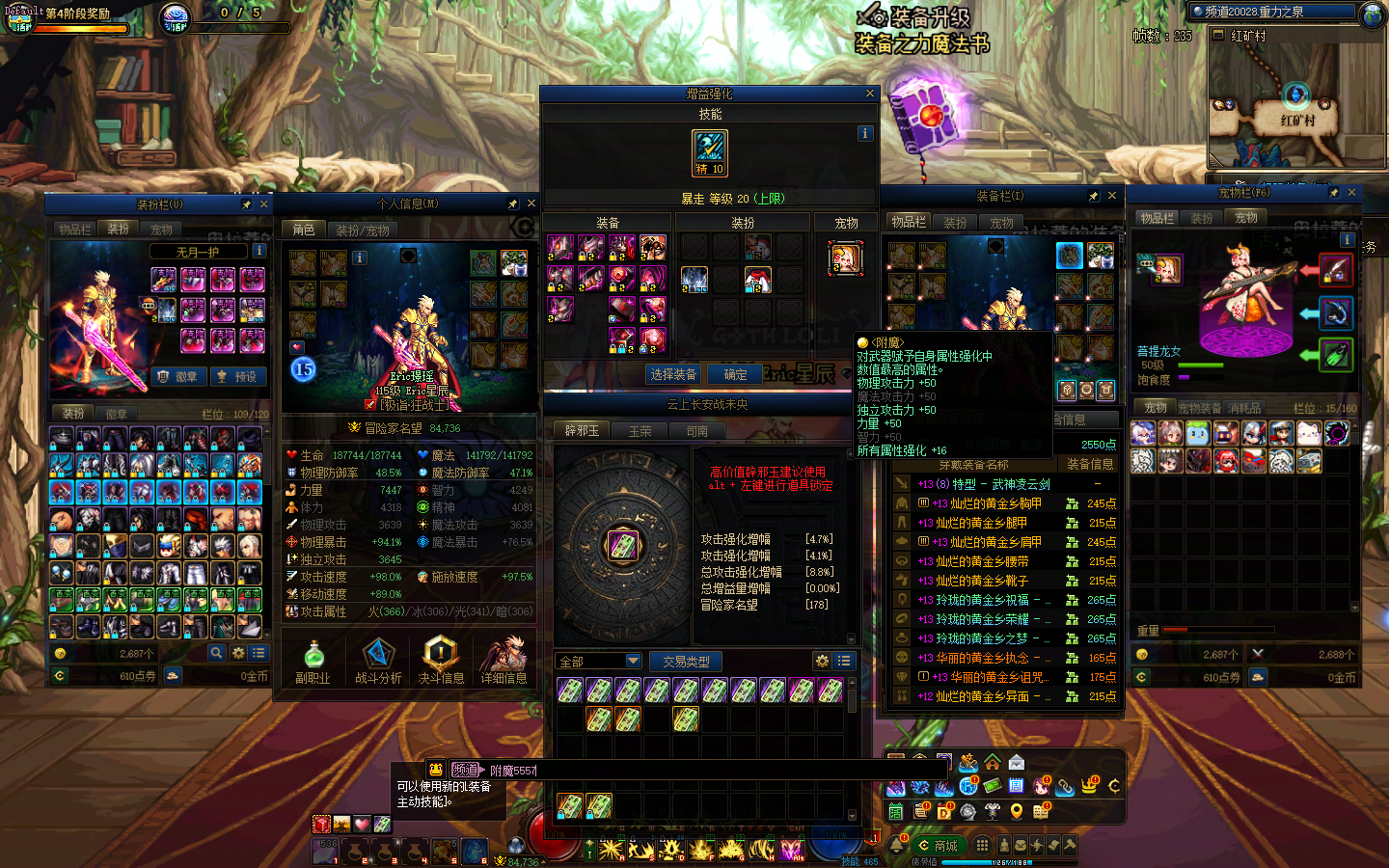This screenshot has height=868, width=1389.
Task: Switch to the 王荣 tab
Action: point(640,431)
